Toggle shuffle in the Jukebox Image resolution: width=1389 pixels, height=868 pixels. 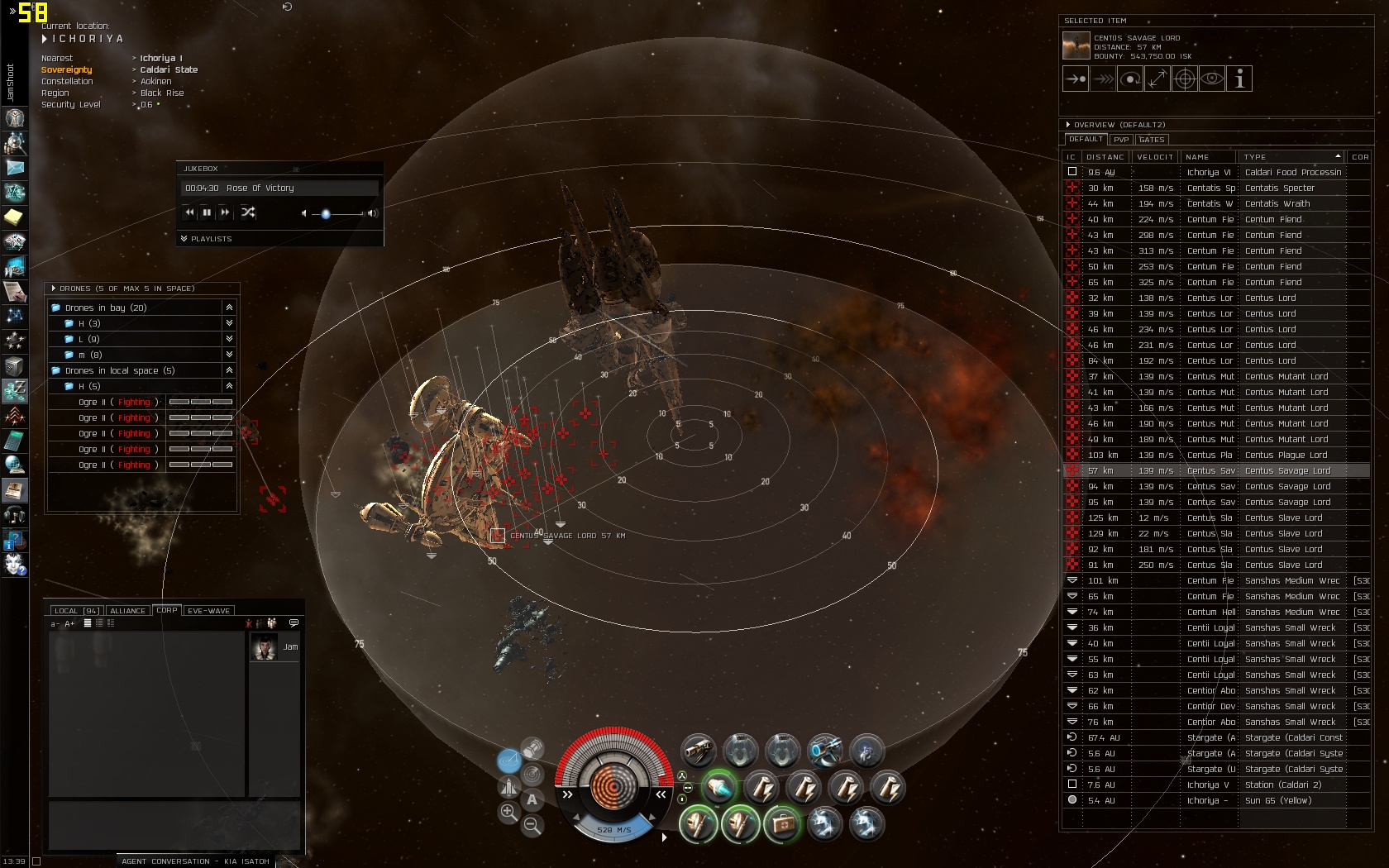coord(248,212)
